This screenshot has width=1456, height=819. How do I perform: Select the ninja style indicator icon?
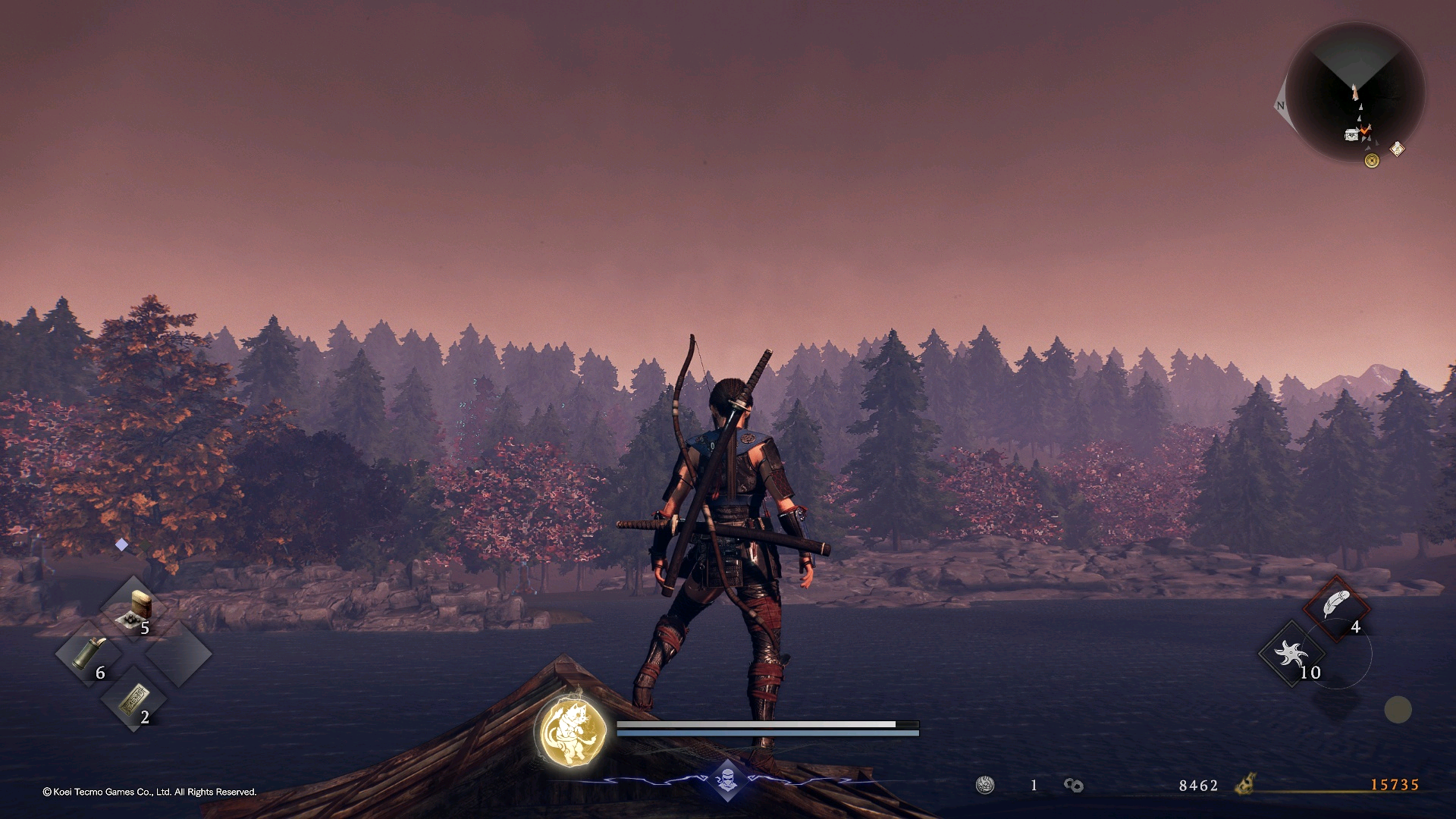(726, 780)
